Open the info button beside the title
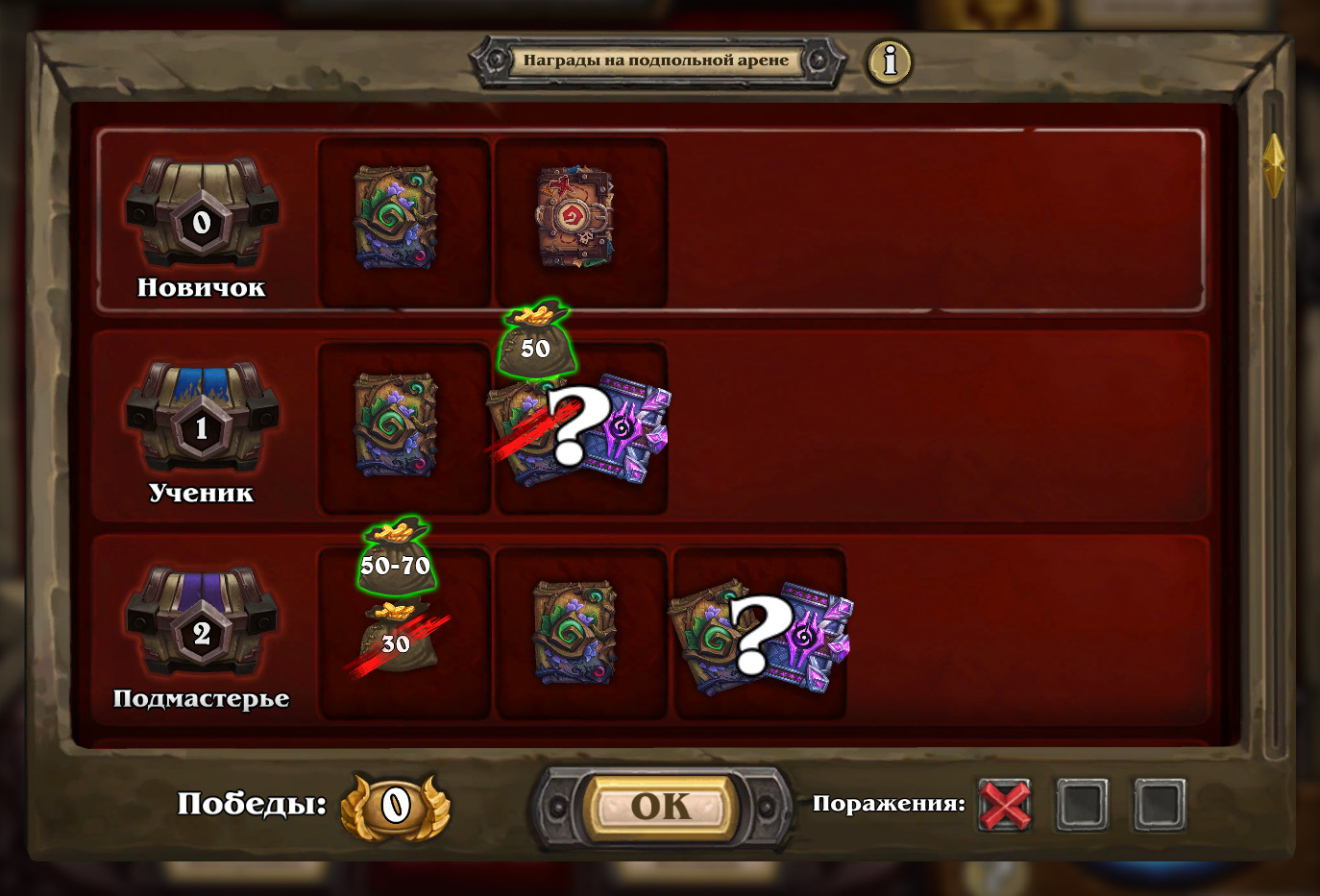The width and height of the screenshot is (1320, 896). [890, 61]
